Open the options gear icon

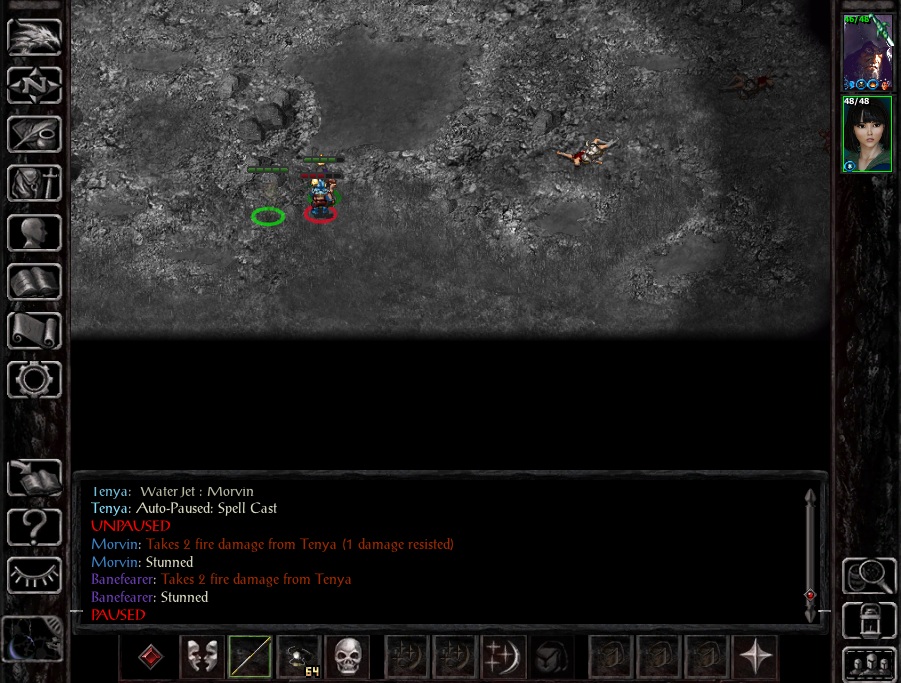click(x=35, y=380)
